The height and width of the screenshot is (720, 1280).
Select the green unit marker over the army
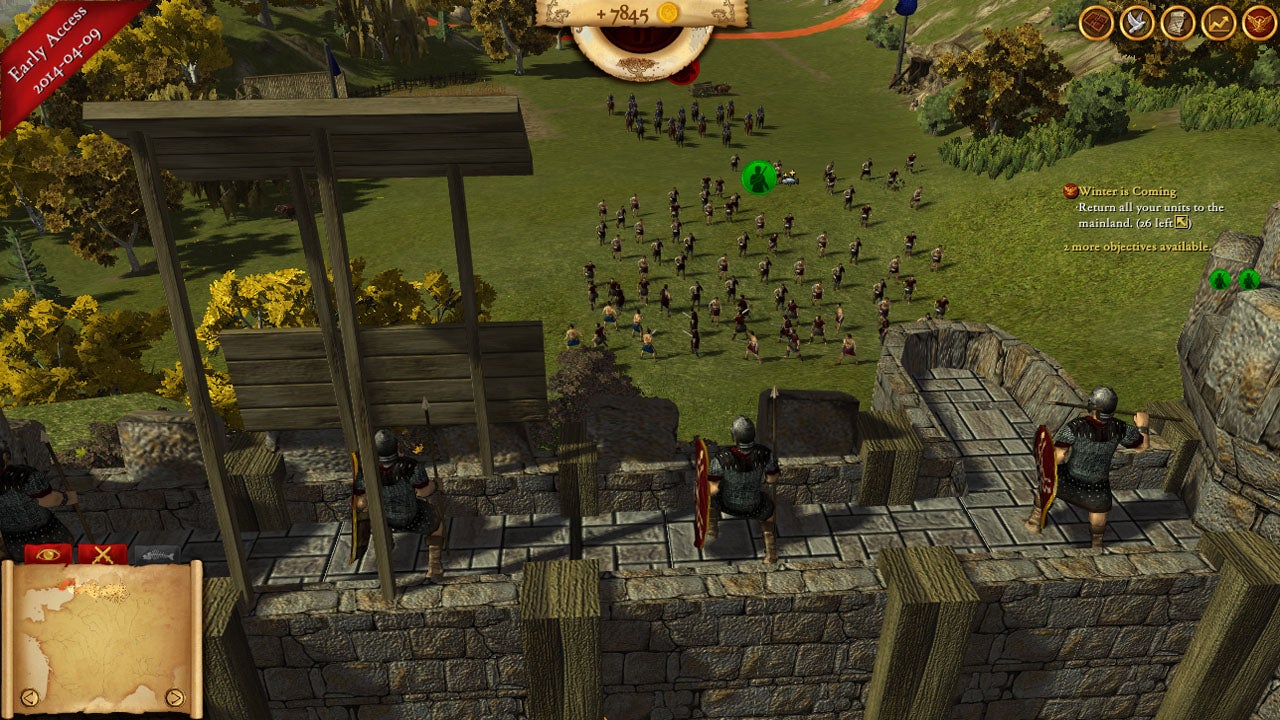tap(759, 177)
